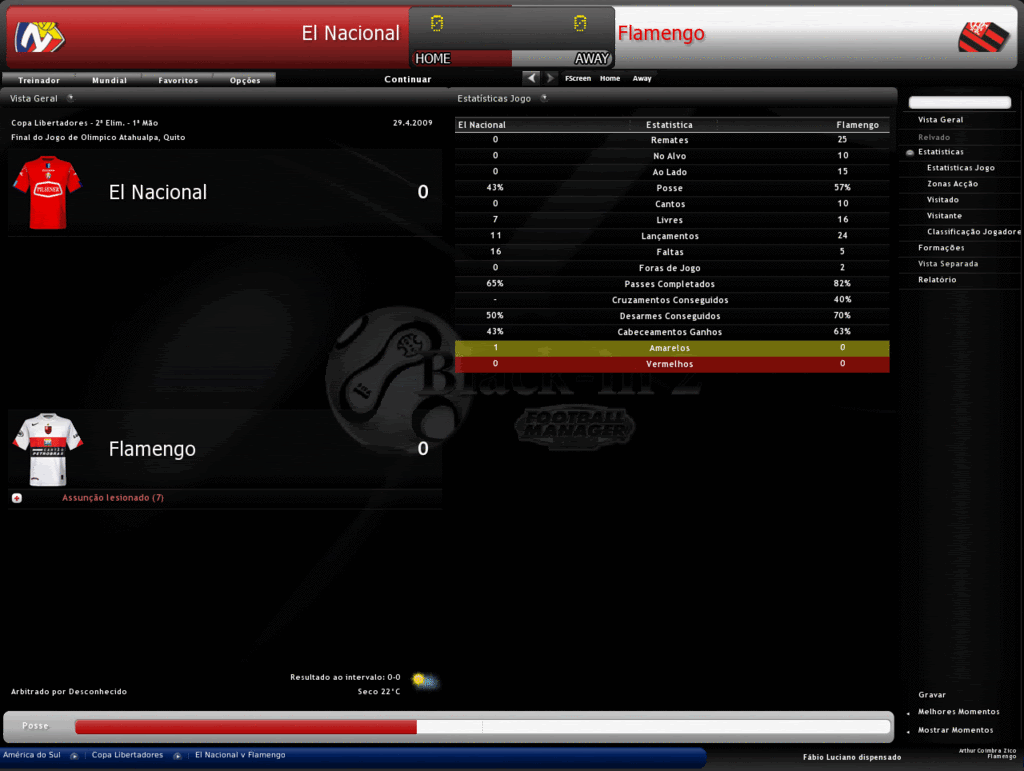Open the Mundial menu
This screenshot has height=771, width=1024.
(109, 80)
